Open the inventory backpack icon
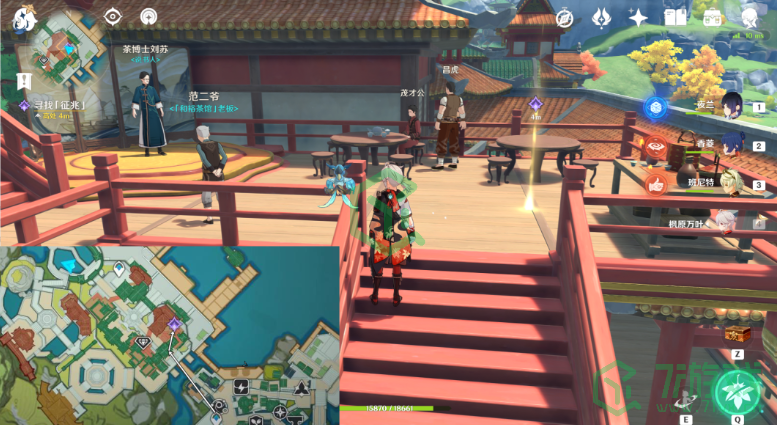The height and width of the screenshot is (425, 777). 713,18
